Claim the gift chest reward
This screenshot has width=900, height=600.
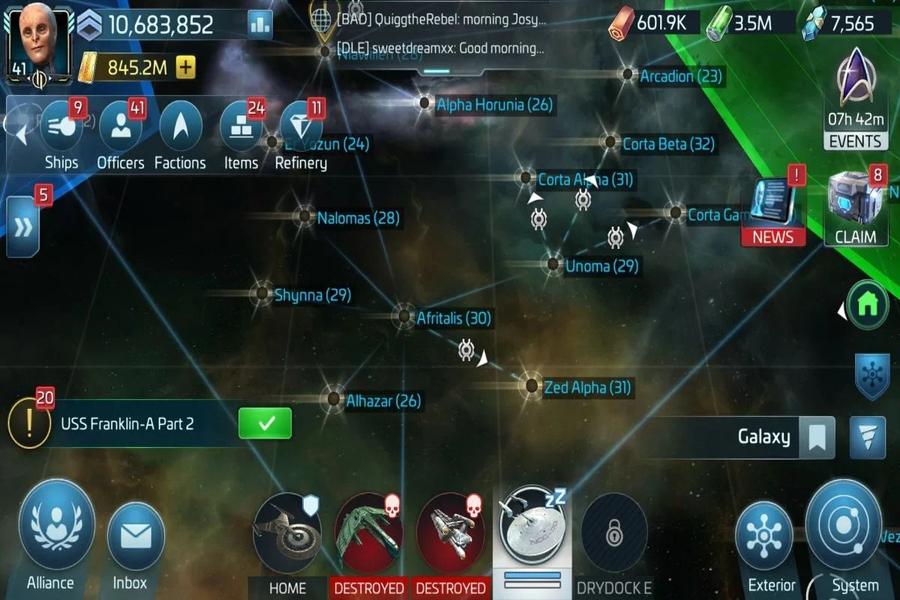coord(856,208)
